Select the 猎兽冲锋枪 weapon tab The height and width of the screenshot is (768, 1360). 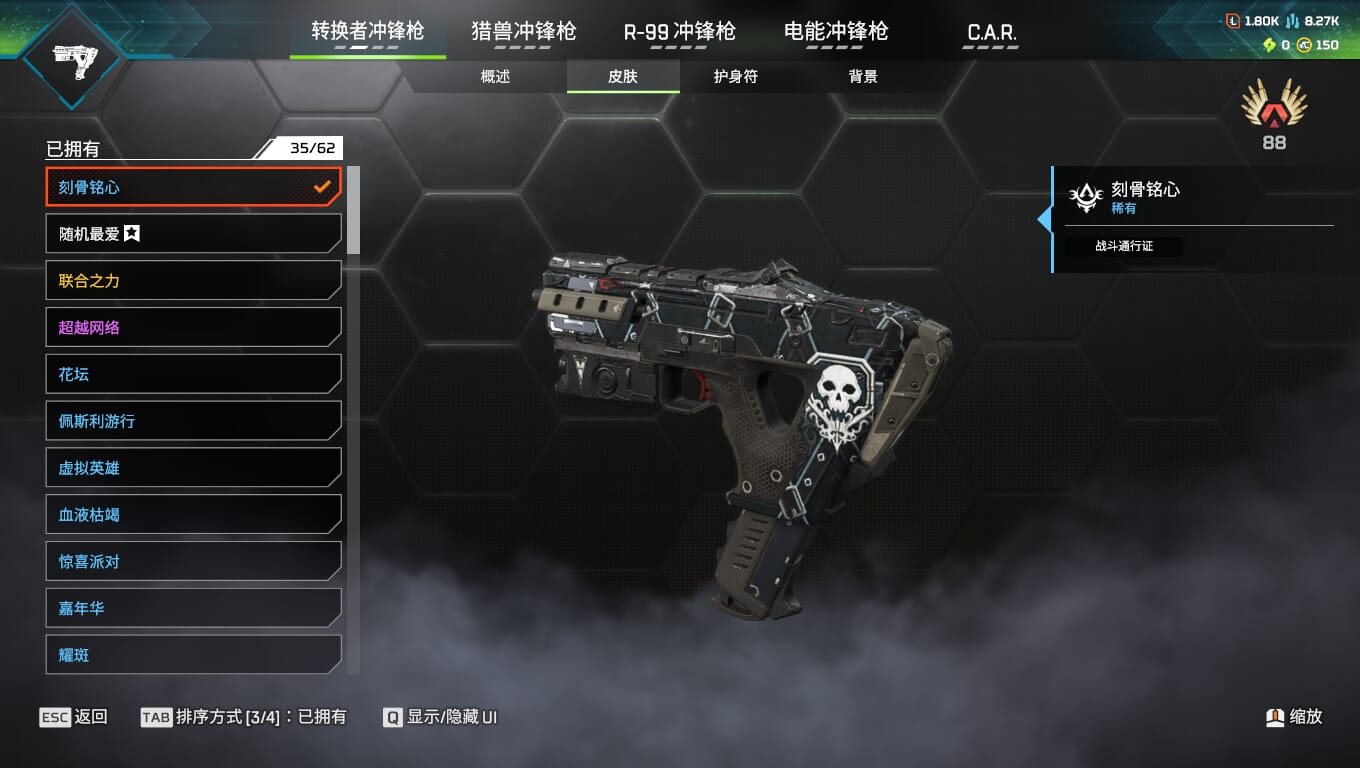pyautogui.click(x=524, y=31)
